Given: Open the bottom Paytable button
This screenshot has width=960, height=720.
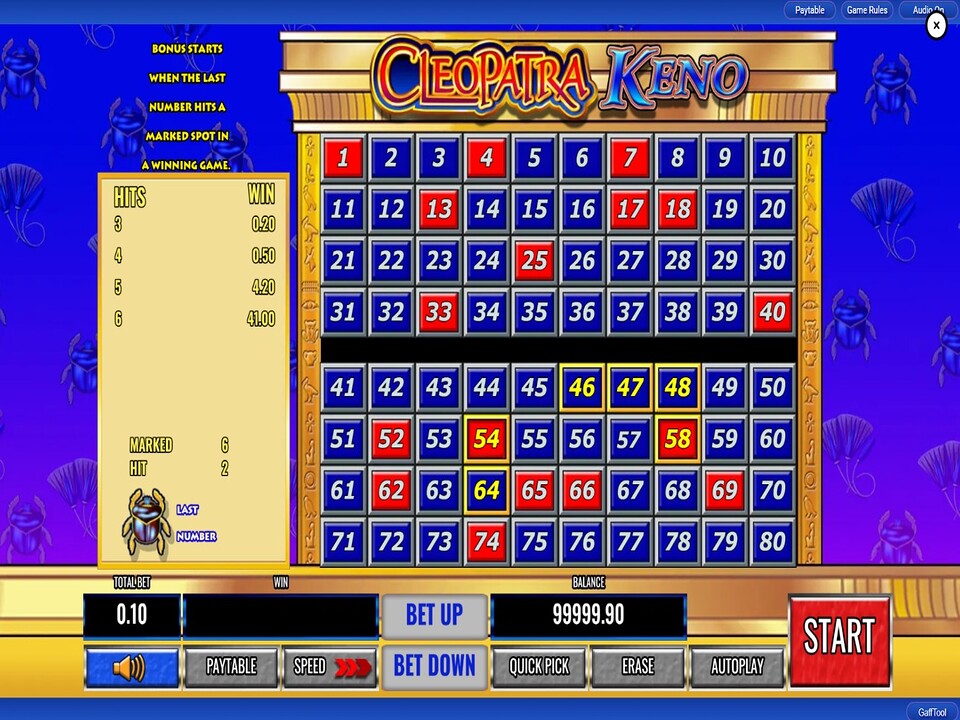Looking at the screenshot, I should click(231, 667).
